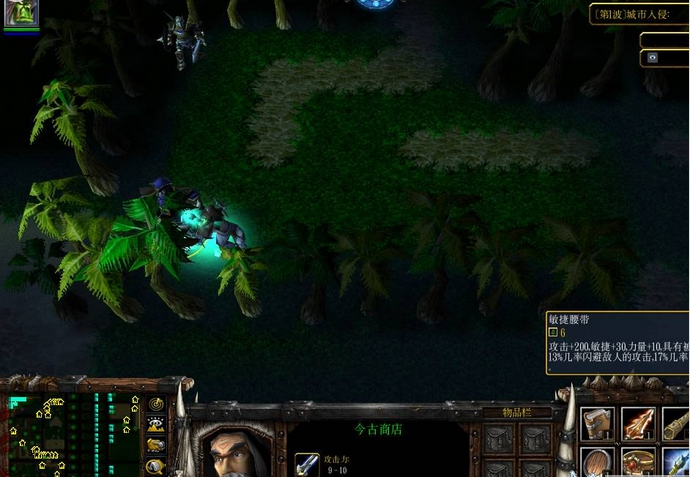
Task: Select the leather book shop item
Action: (599, 423)
